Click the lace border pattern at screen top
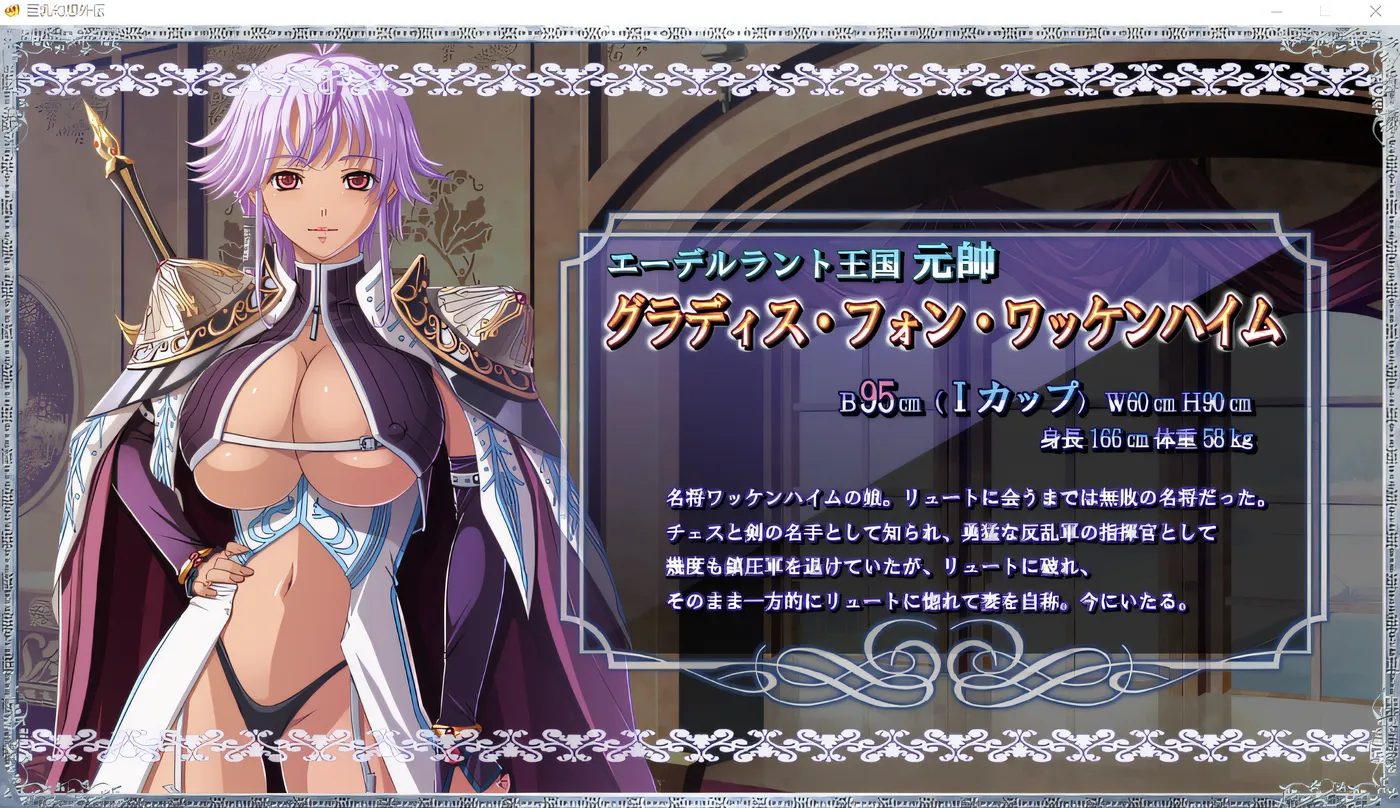Image resolution: width=1400 pixels, height=808 pixels. click(x=700, y=75)
